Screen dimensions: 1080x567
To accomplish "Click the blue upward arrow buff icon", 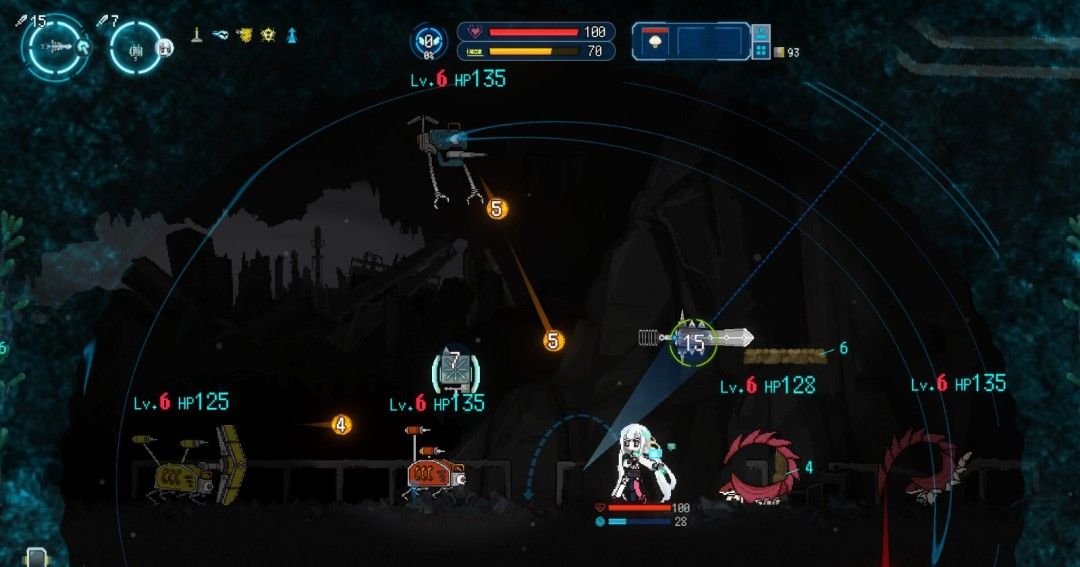I will [291, 35].
